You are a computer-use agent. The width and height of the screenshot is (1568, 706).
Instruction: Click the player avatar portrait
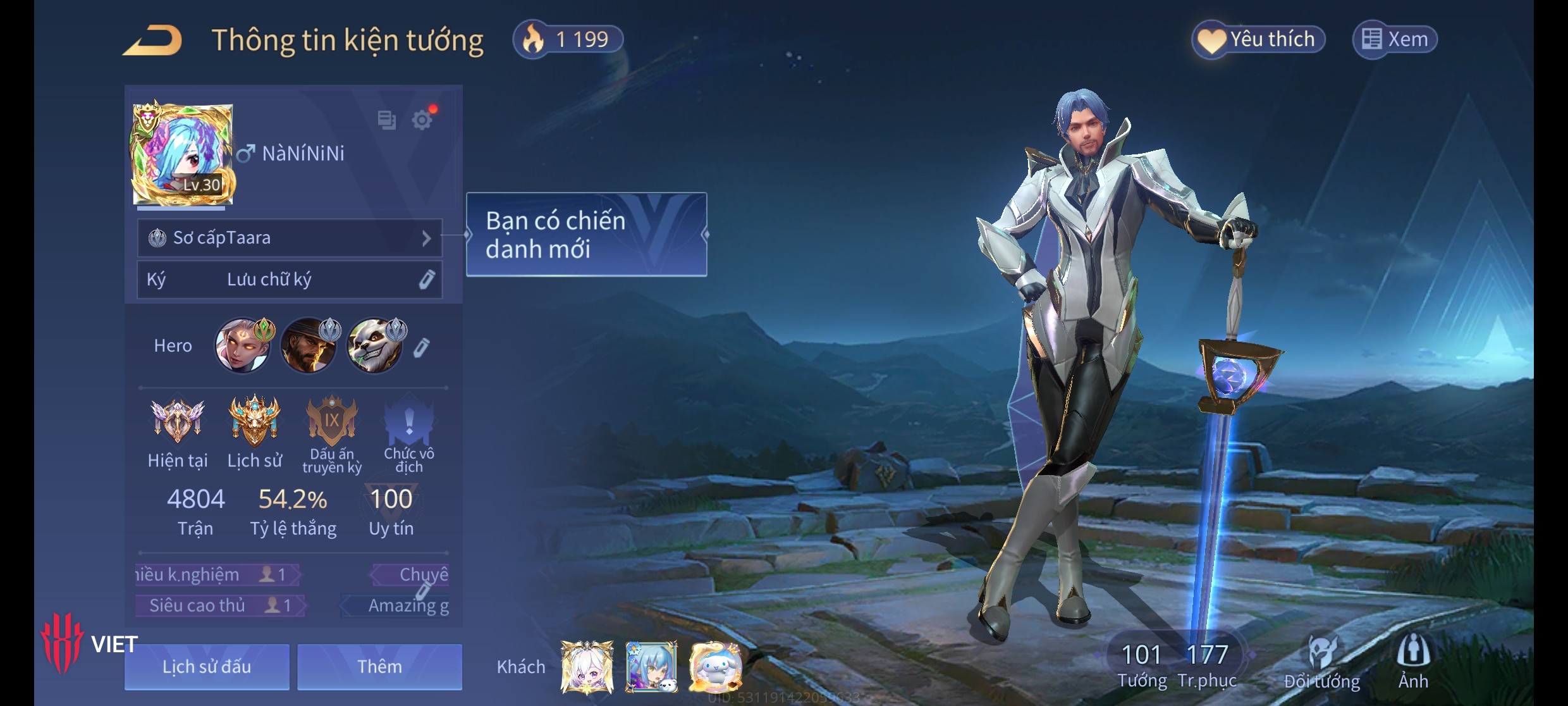(x=183, y=154)
